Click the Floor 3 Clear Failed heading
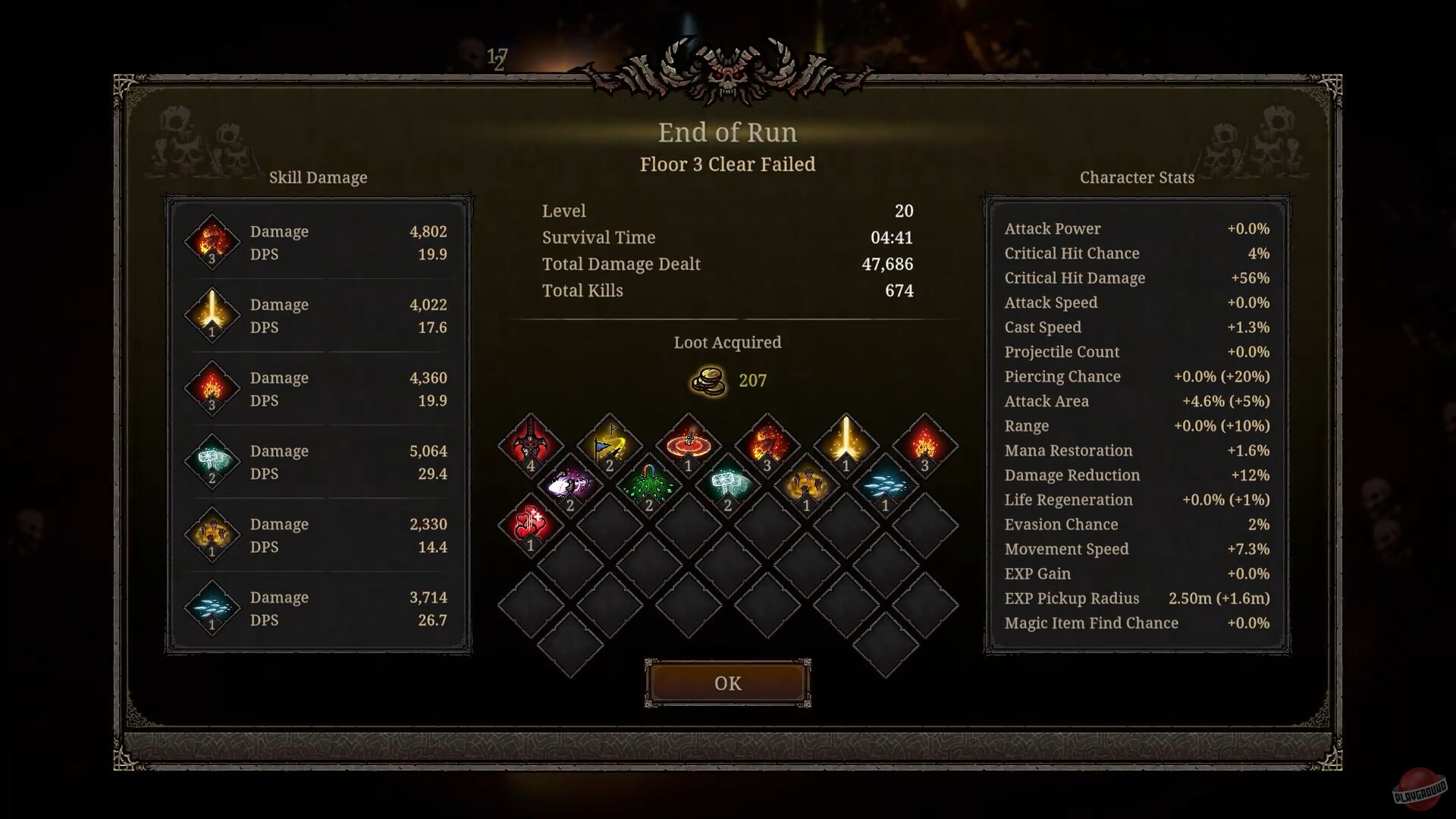This screenshot has height=819, width=1456. pyautogui.click(x=727, y=165)
